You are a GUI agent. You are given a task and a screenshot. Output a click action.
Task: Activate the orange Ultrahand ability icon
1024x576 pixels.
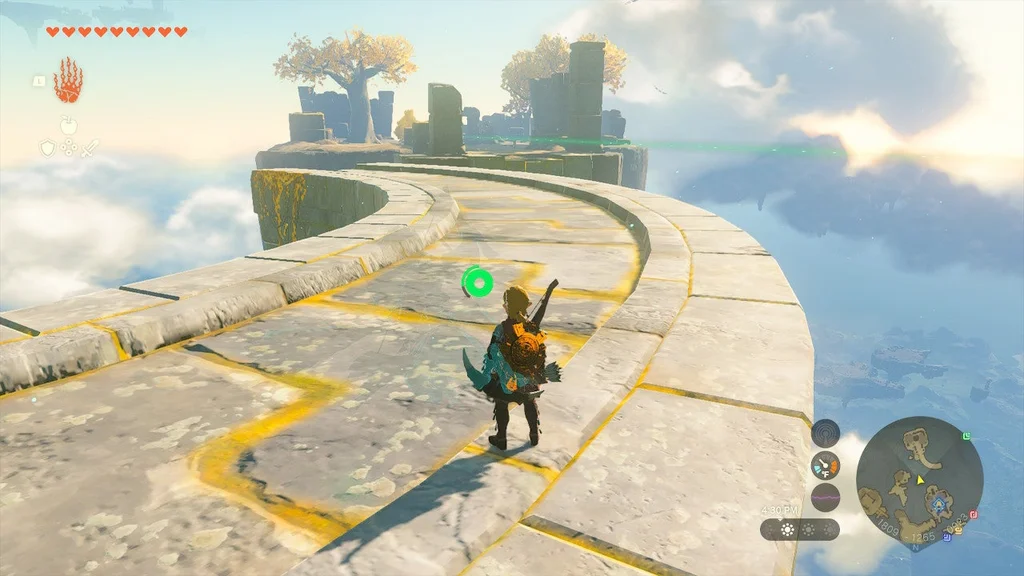68,82
